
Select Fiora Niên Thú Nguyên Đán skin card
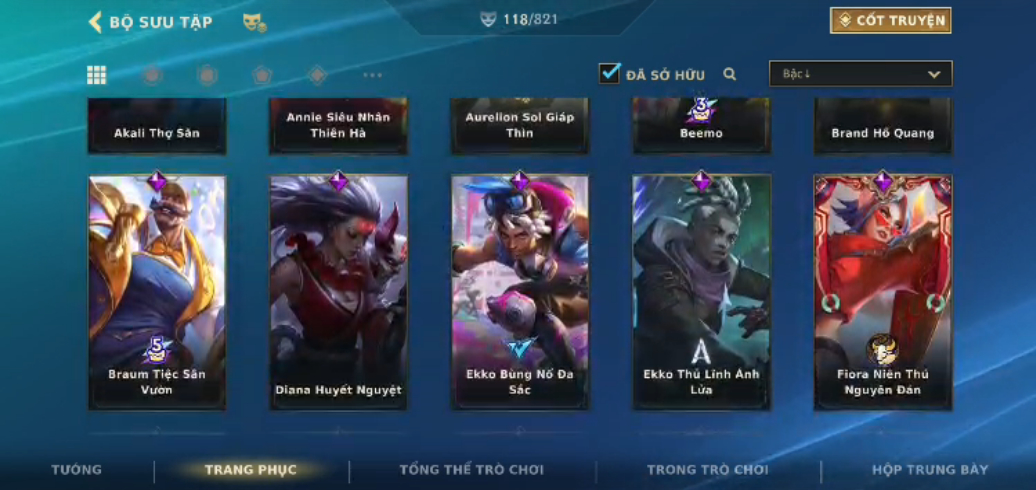pos(882,292)
